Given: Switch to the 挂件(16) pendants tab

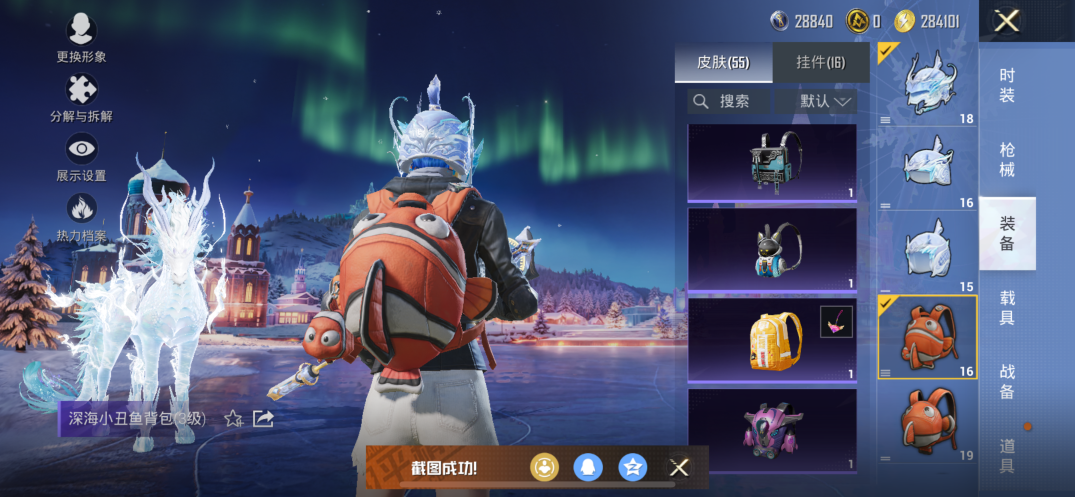Looking at the screenshot, I should pyautogui.click(x=820, y=62).
